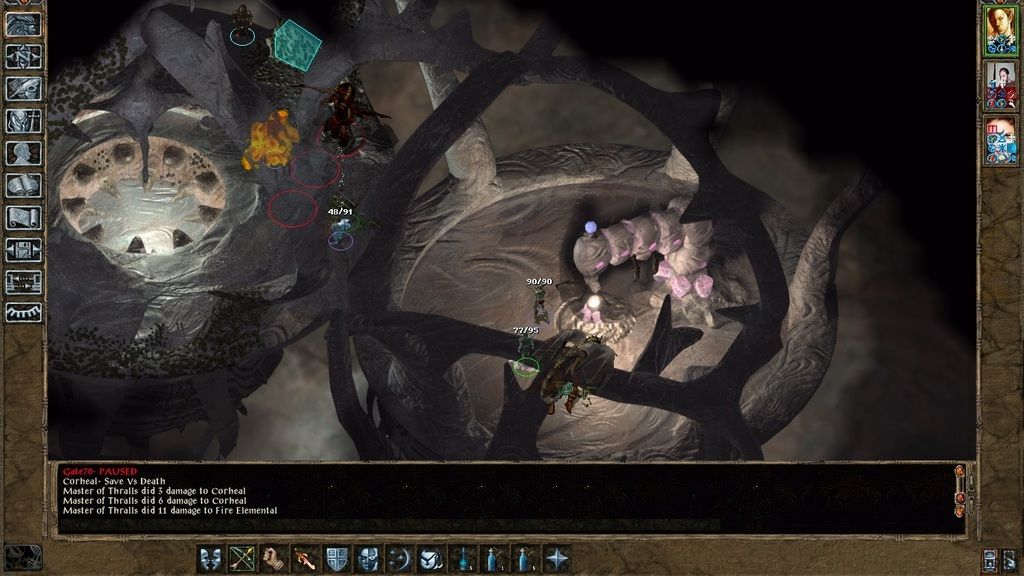Click the masks dialogue action button
The width and height of the screenshot is (1024, 576).
tap(211, 558)
